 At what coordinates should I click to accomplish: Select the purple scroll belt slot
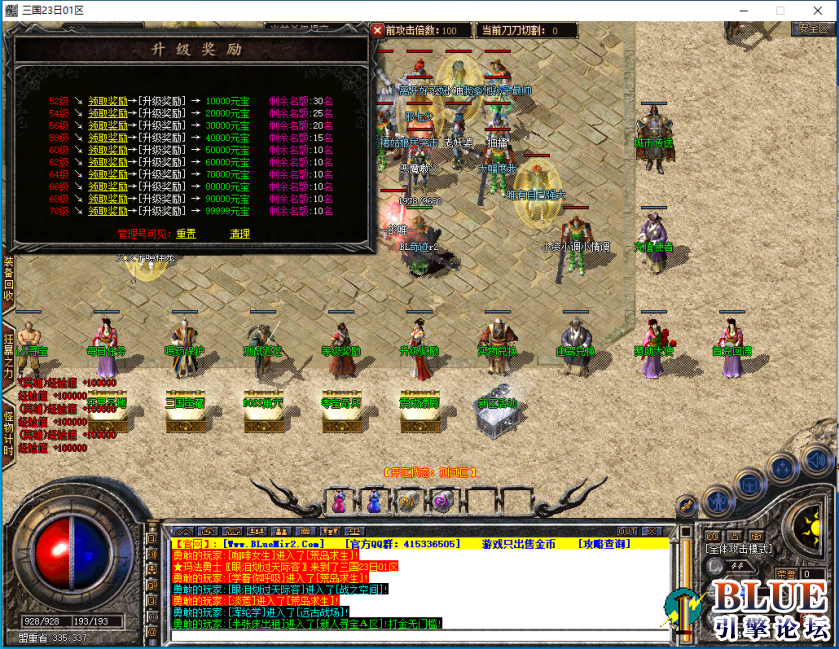tap(442, 500)
